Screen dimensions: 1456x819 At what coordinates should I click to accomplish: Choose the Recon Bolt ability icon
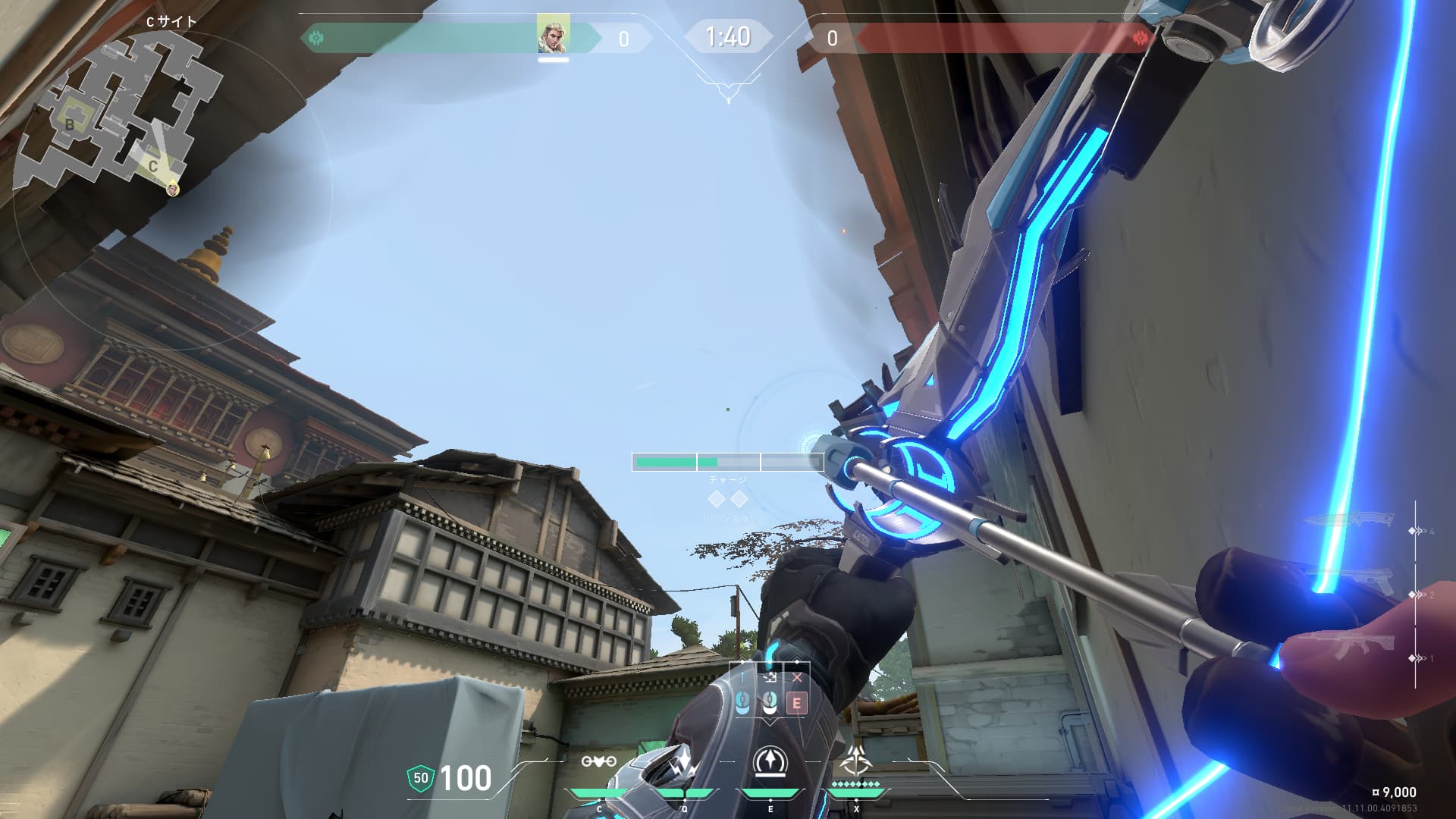tap(770, 762)
